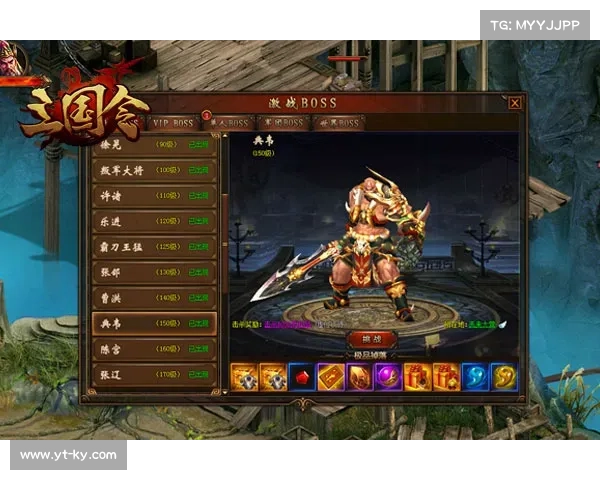Viewport: 600px width, 480px height.
Task: Choose boss 张郃 in the list
Action: coord(154,272)
